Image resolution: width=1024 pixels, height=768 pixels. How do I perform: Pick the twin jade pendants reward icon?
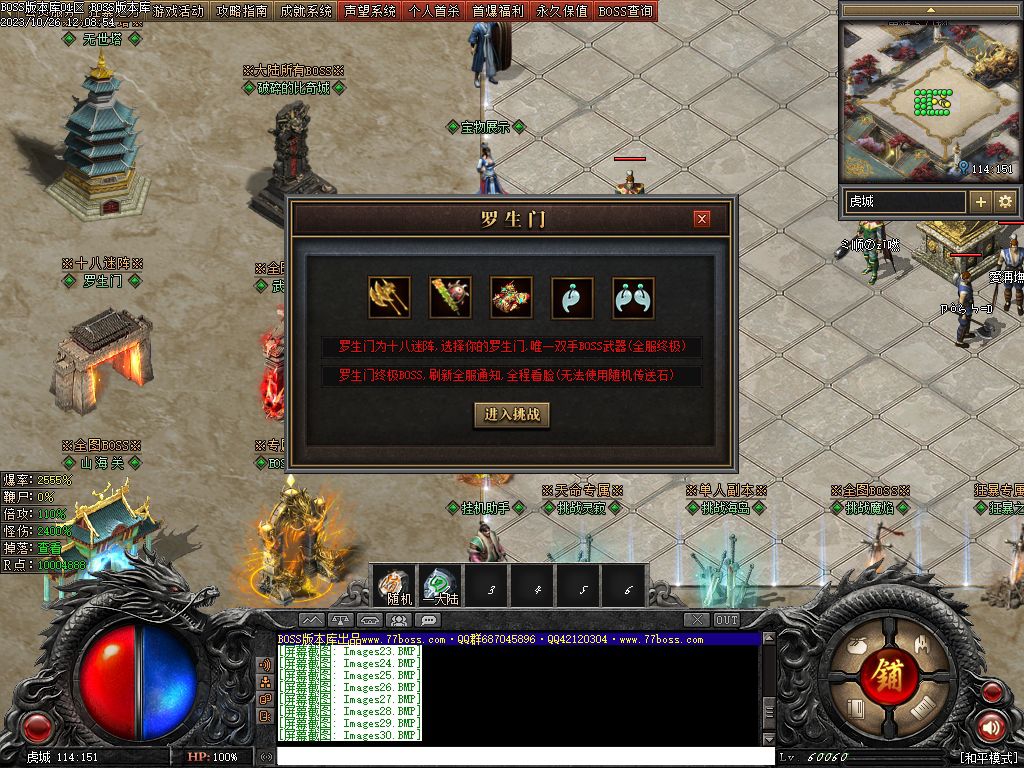633,297
